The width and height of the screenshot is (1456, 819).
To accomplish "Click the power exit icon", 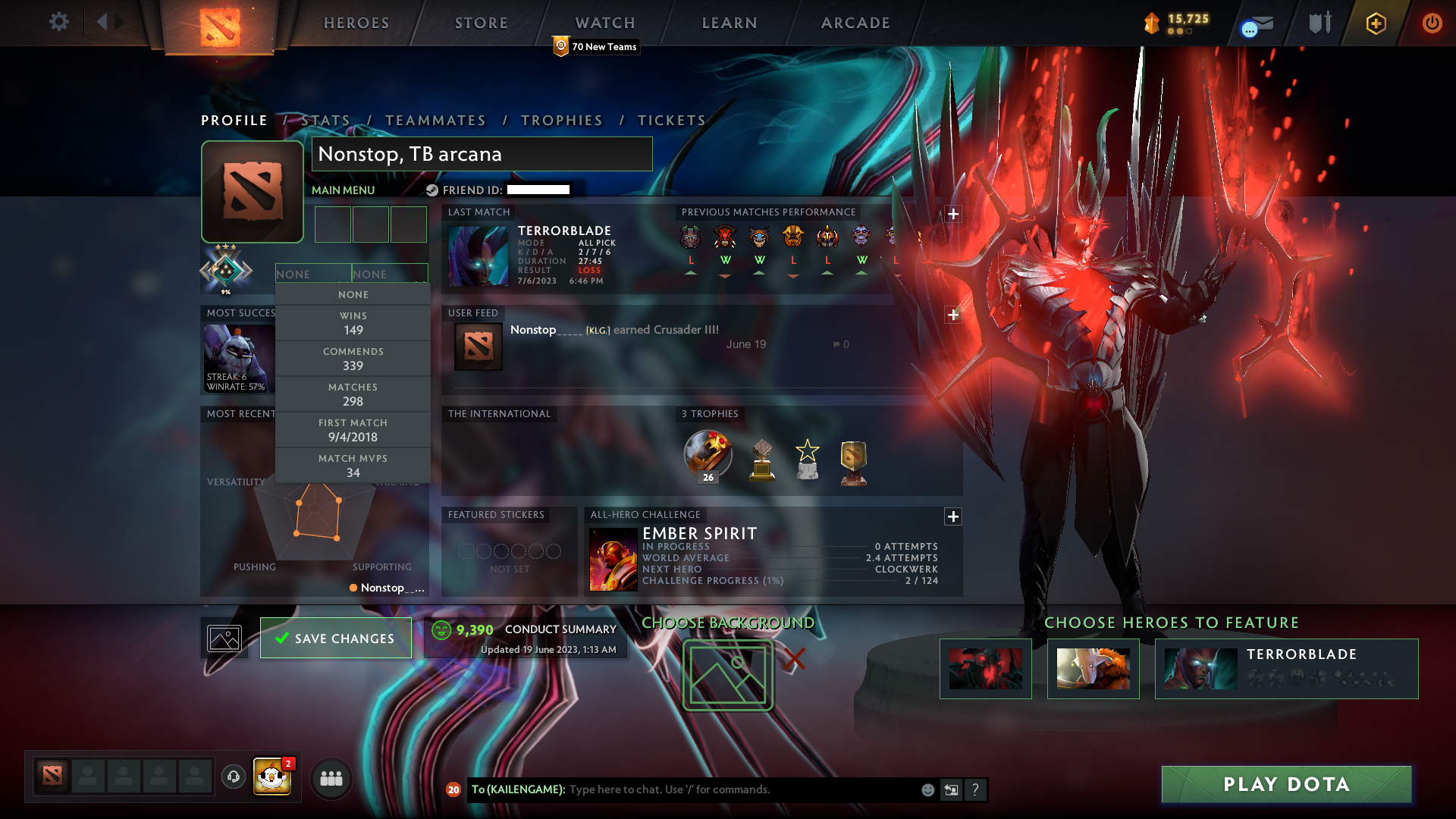I will pos(1432,23).
